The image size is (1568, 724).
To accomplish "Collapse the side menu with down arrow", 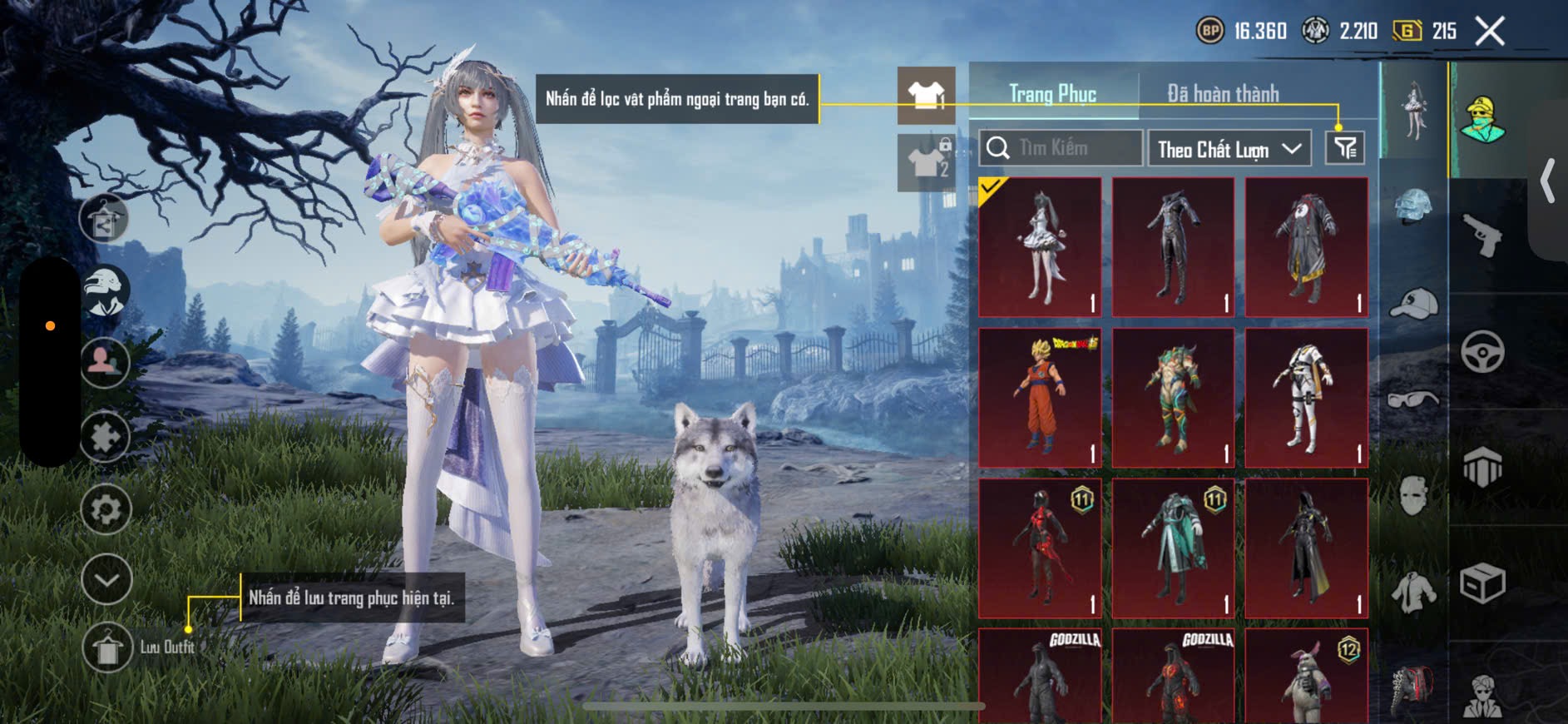I will pos(106,579).
